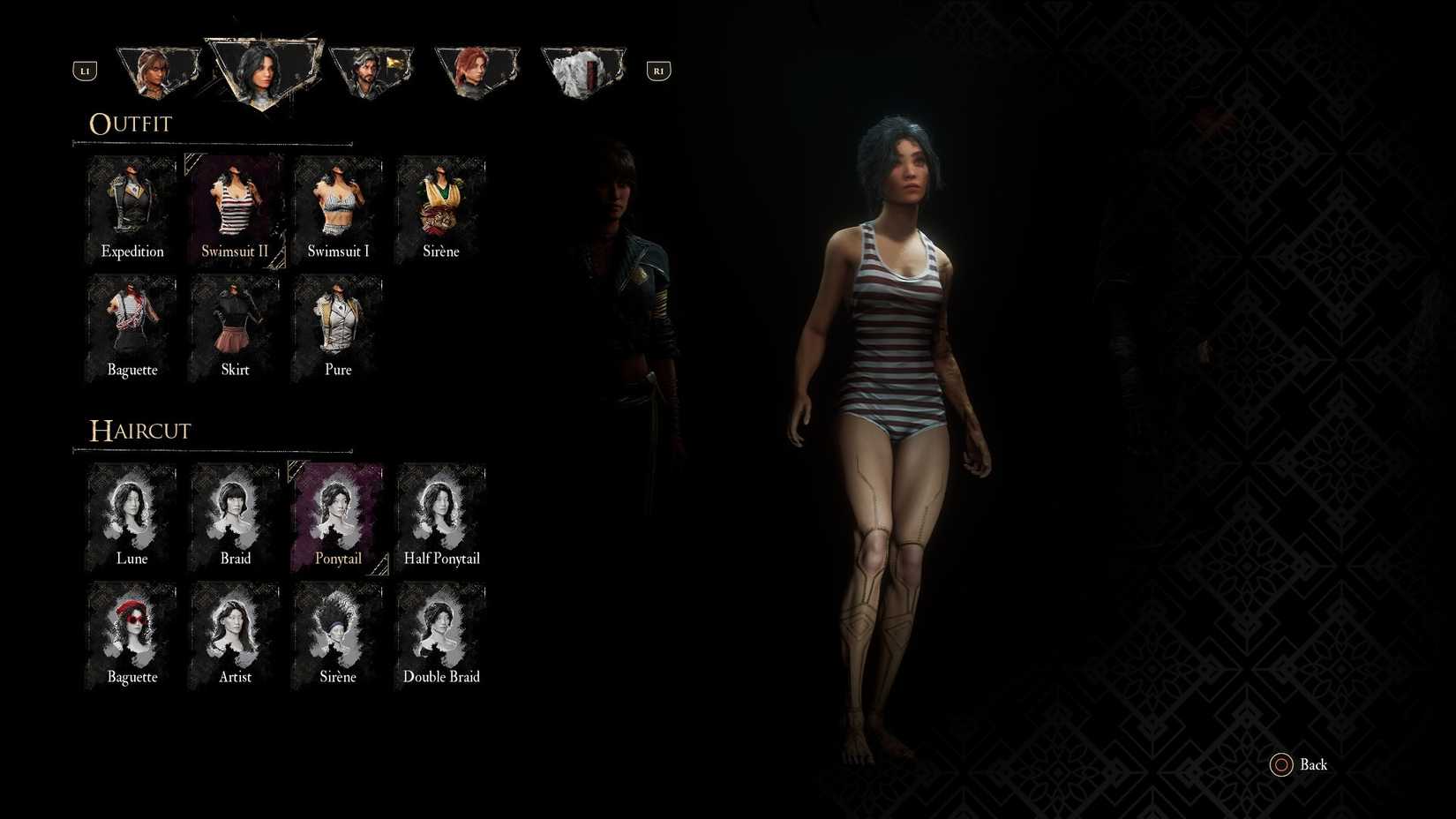This screenshot has height=819, width=1456.
Task: Select the Braid haircut
Action: tap(235, 515)
